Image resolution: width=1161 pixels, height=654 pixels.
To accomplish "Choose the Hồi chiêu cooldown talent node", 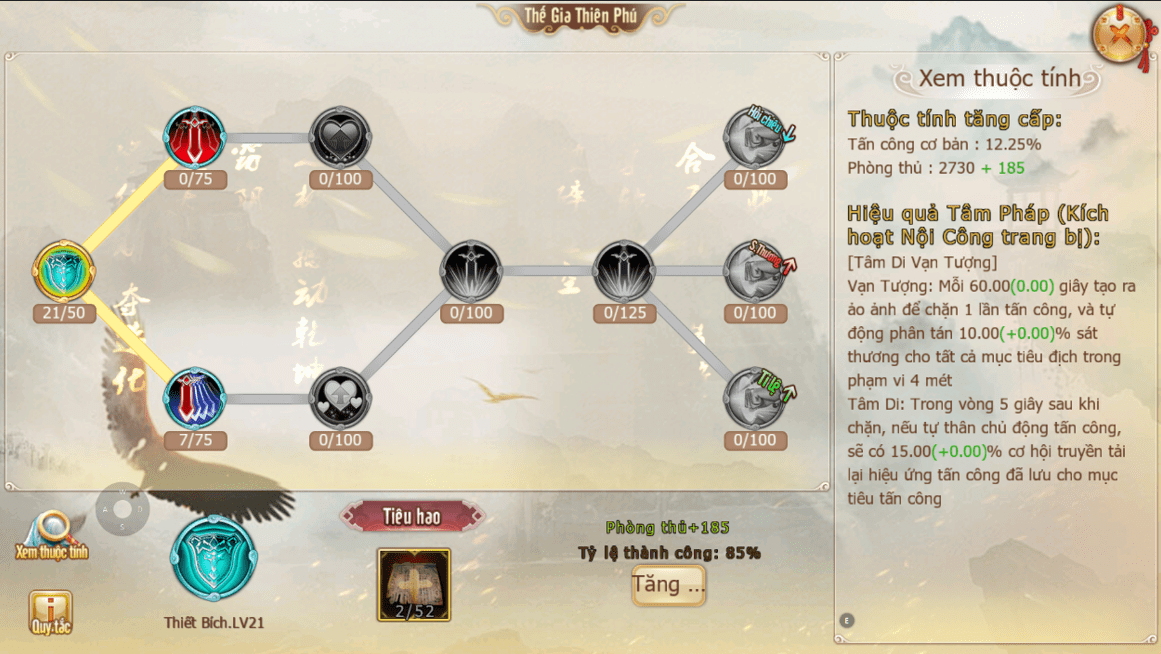I will 755,138.
